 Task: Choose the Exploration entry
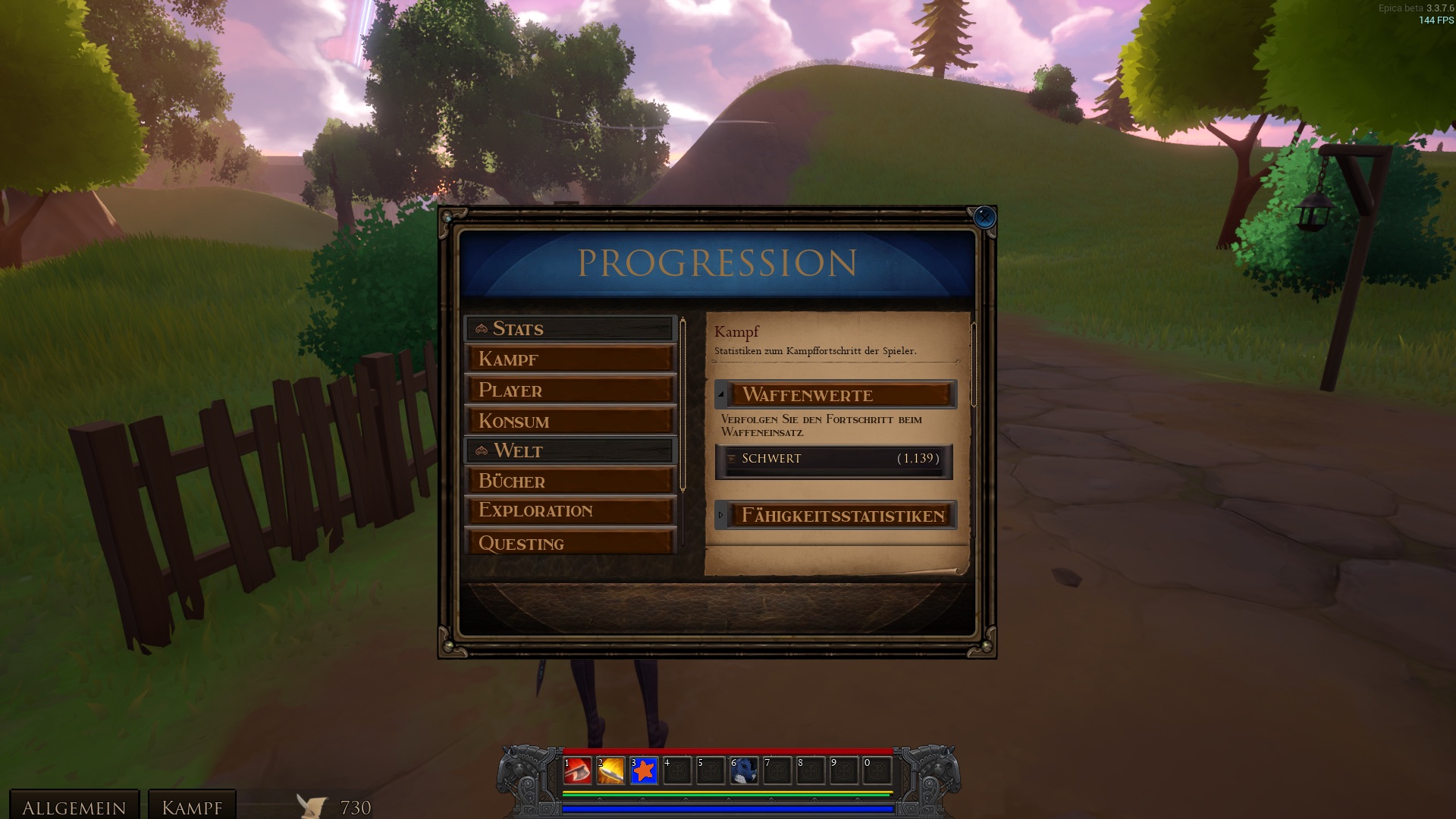tap(570, 510)
